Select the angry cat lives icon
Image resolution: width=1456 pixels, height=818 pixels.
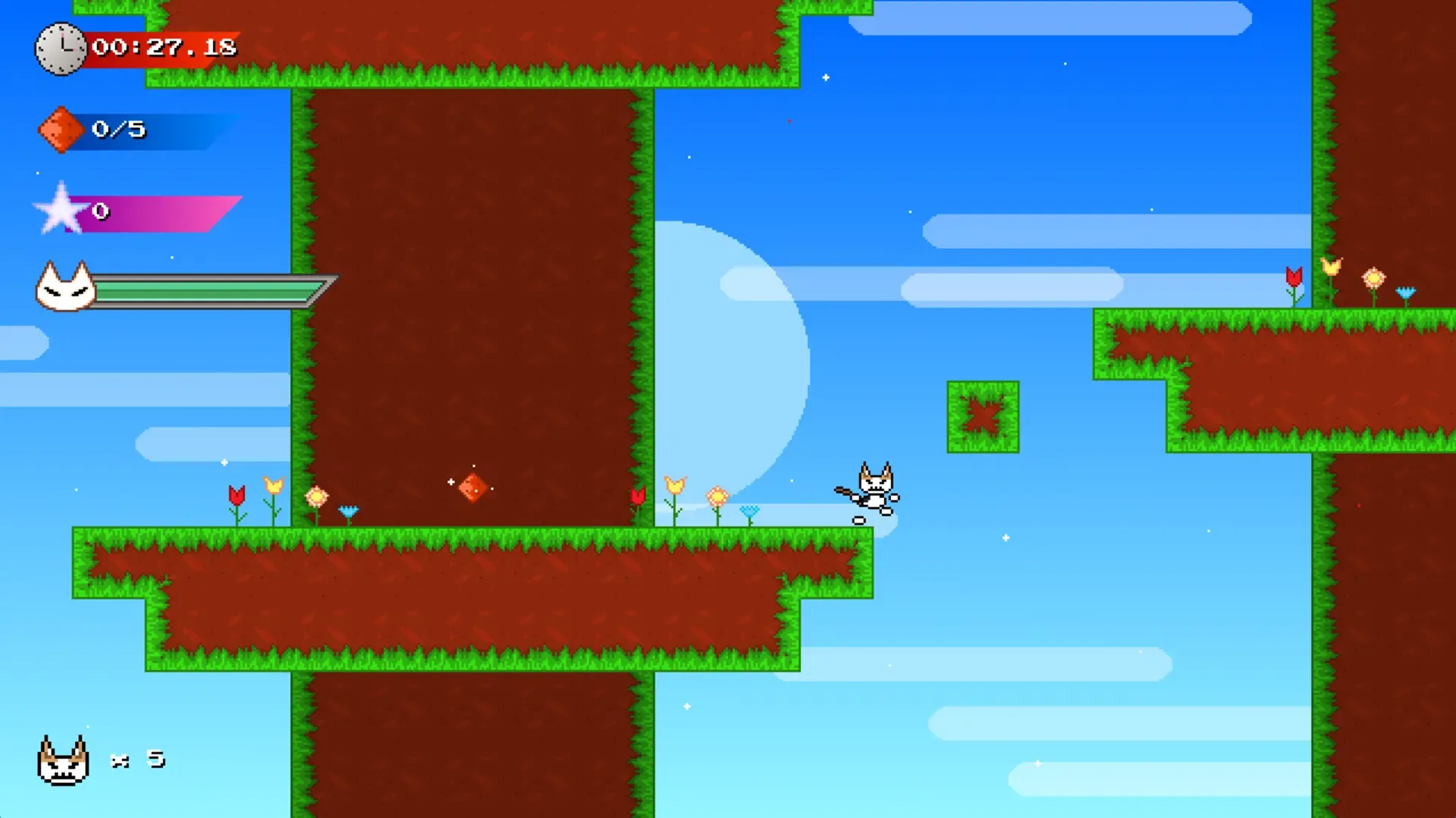pos(64,760)
